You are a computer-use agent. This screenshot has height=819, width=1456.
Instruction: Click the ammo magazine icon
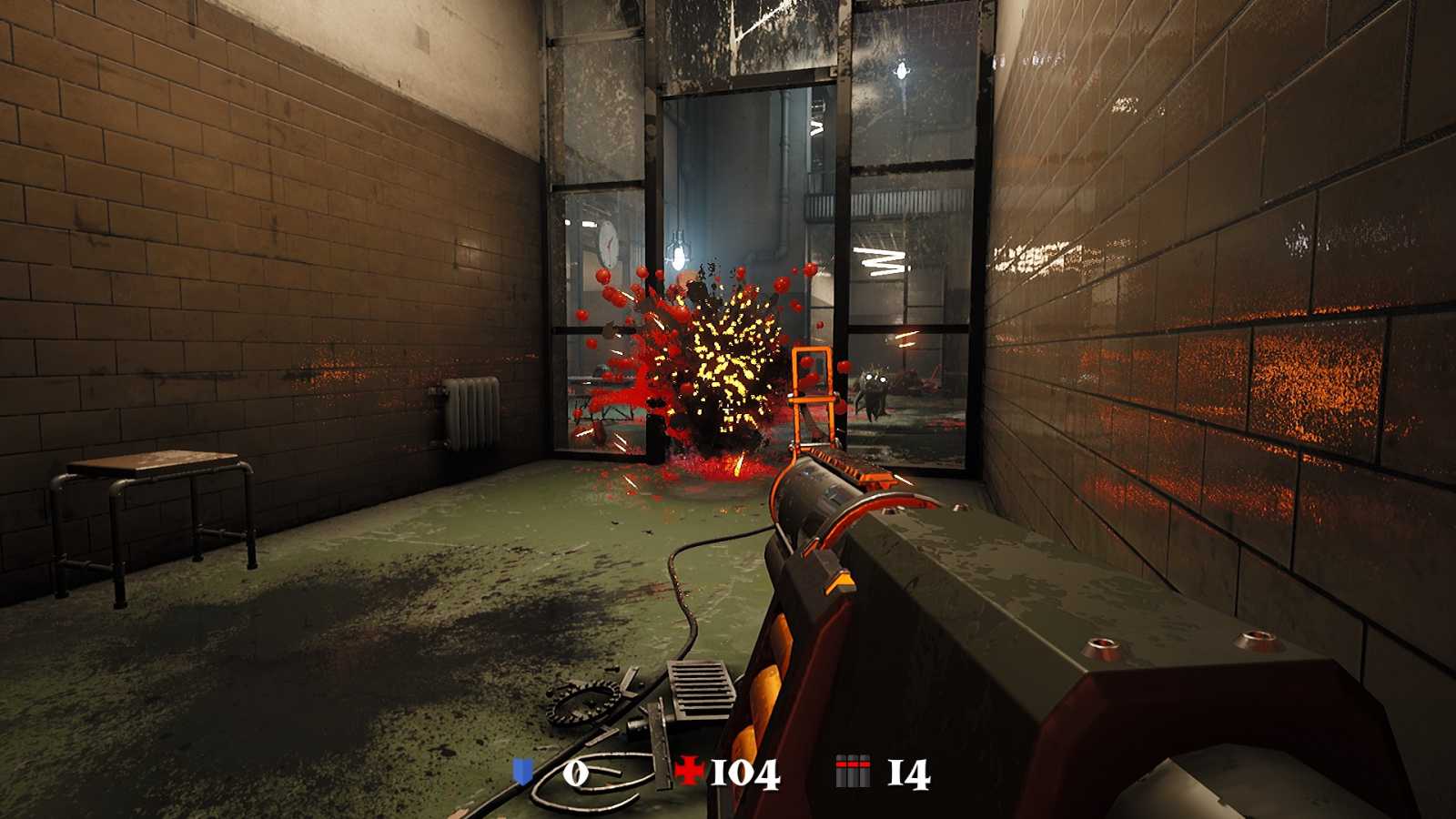853,772
